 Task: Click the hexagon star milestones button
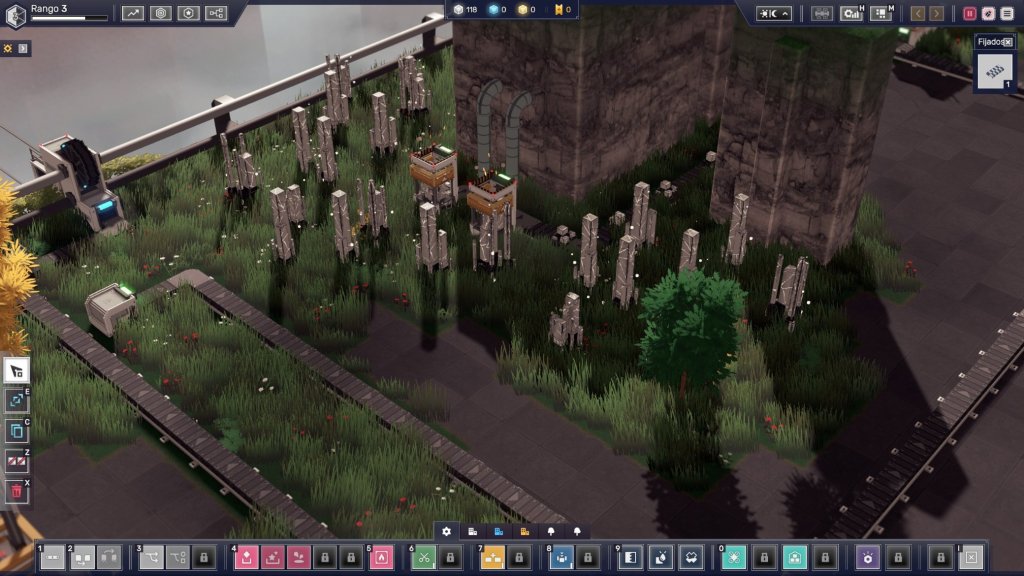(188, 13)
